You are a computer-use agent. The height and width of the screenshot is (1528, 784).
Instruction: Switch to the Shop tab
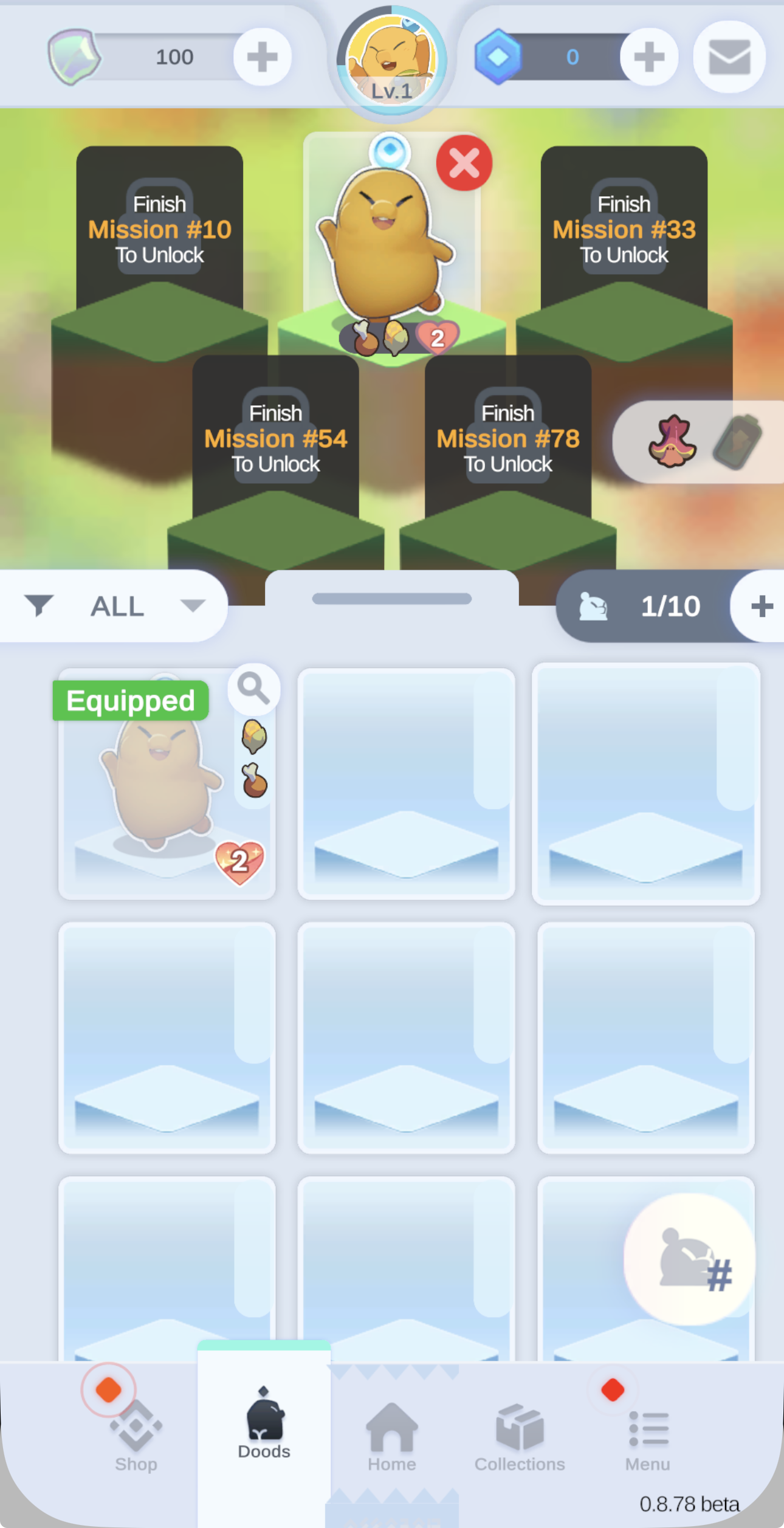click(x=135, y=1434)
